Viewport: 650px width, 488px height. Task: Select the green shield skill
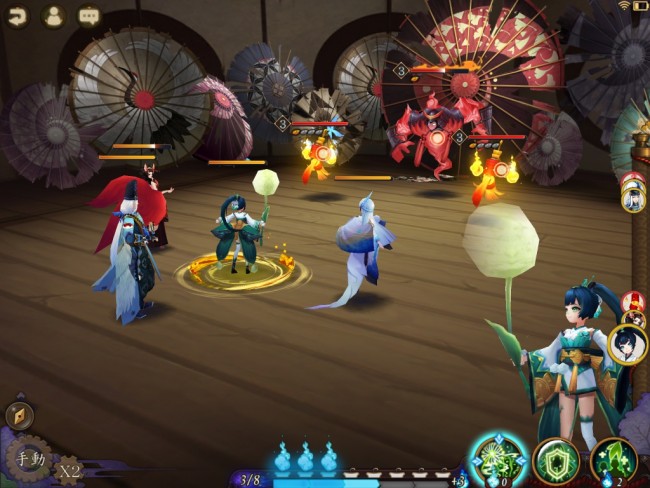coord(556,462)
